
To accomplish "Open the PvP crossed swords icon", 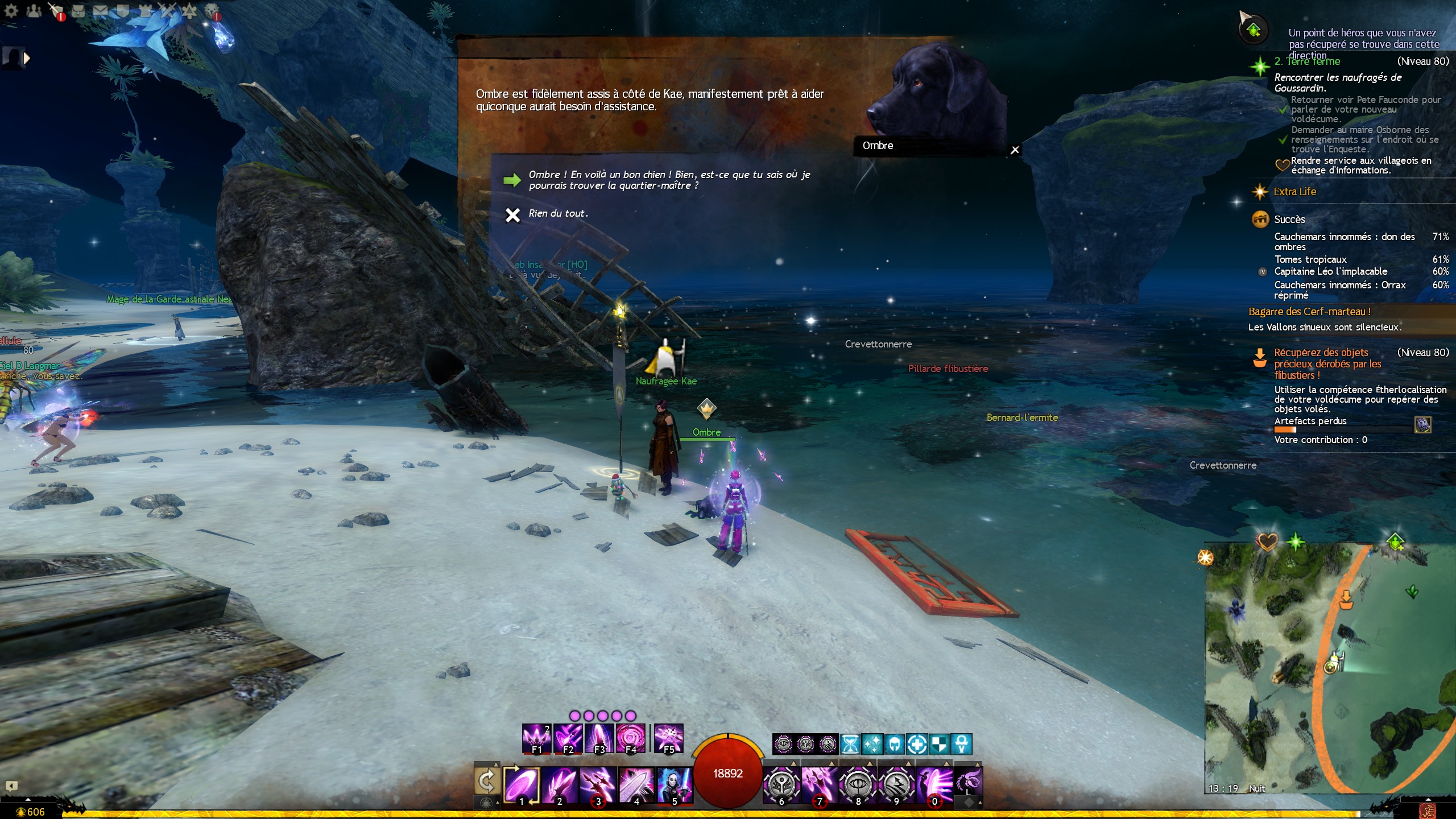I will pyautogui.click(x=167, y=11).
